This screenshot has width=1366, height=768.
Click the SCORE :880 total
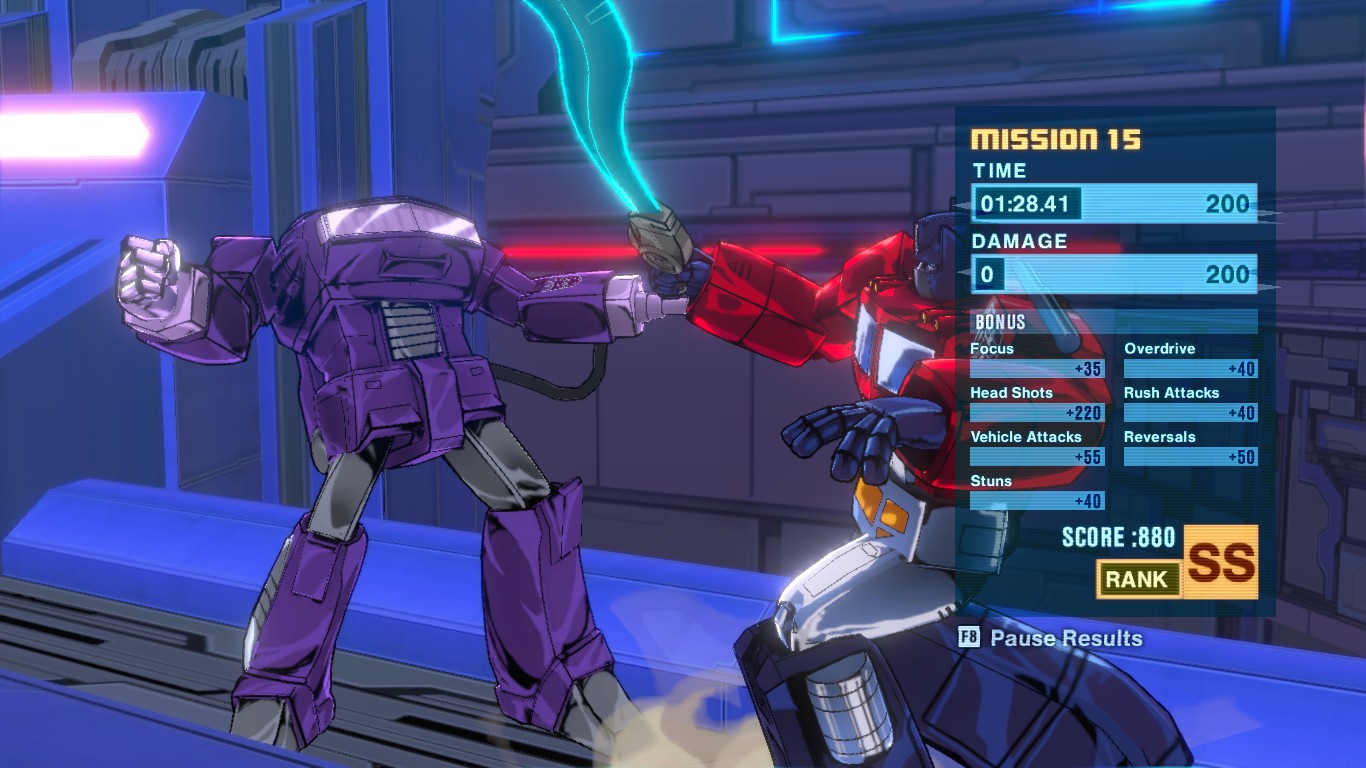point(1118,537)
